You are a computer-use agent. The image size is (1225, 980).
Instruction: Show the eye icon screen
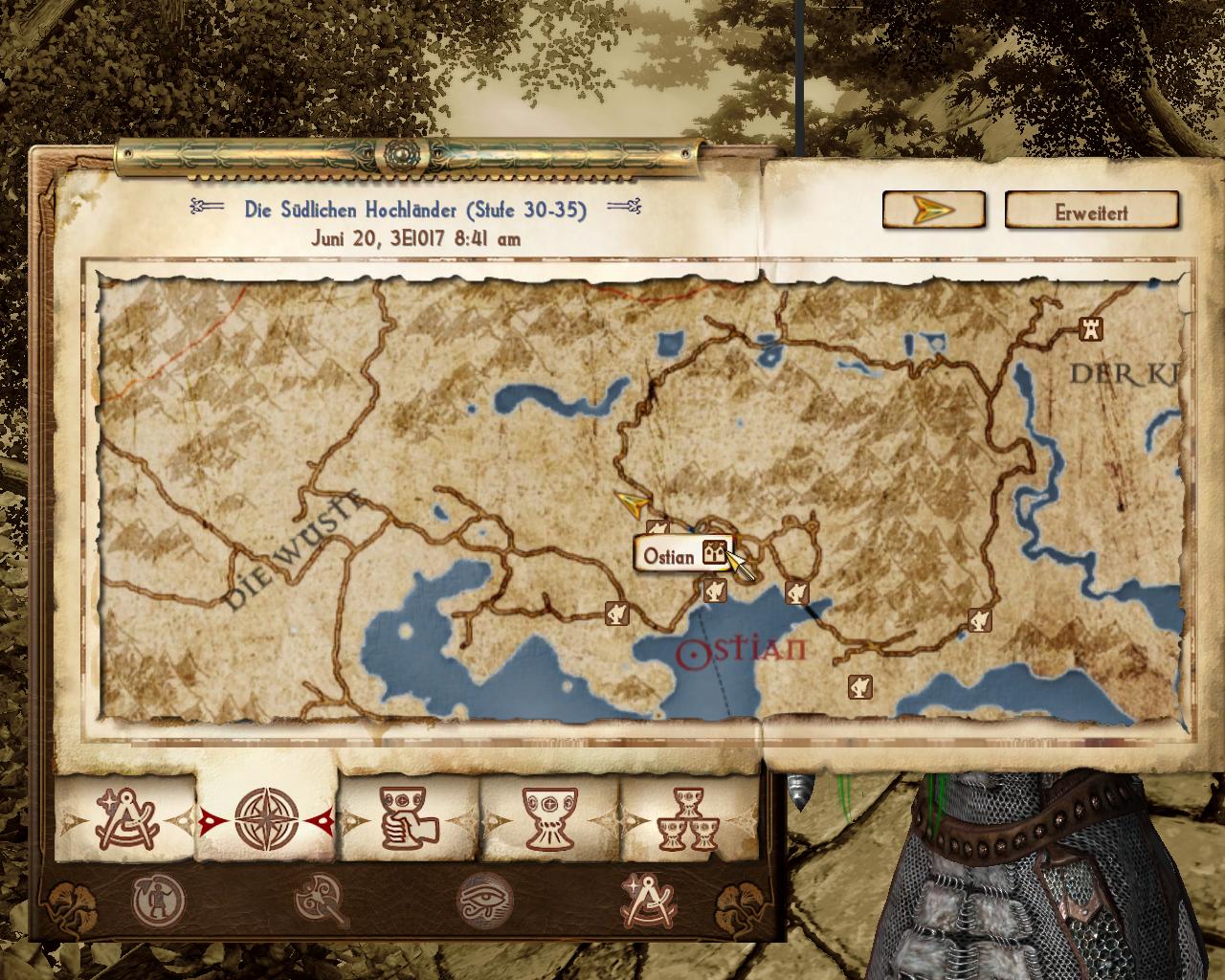(x=485, y=901)
